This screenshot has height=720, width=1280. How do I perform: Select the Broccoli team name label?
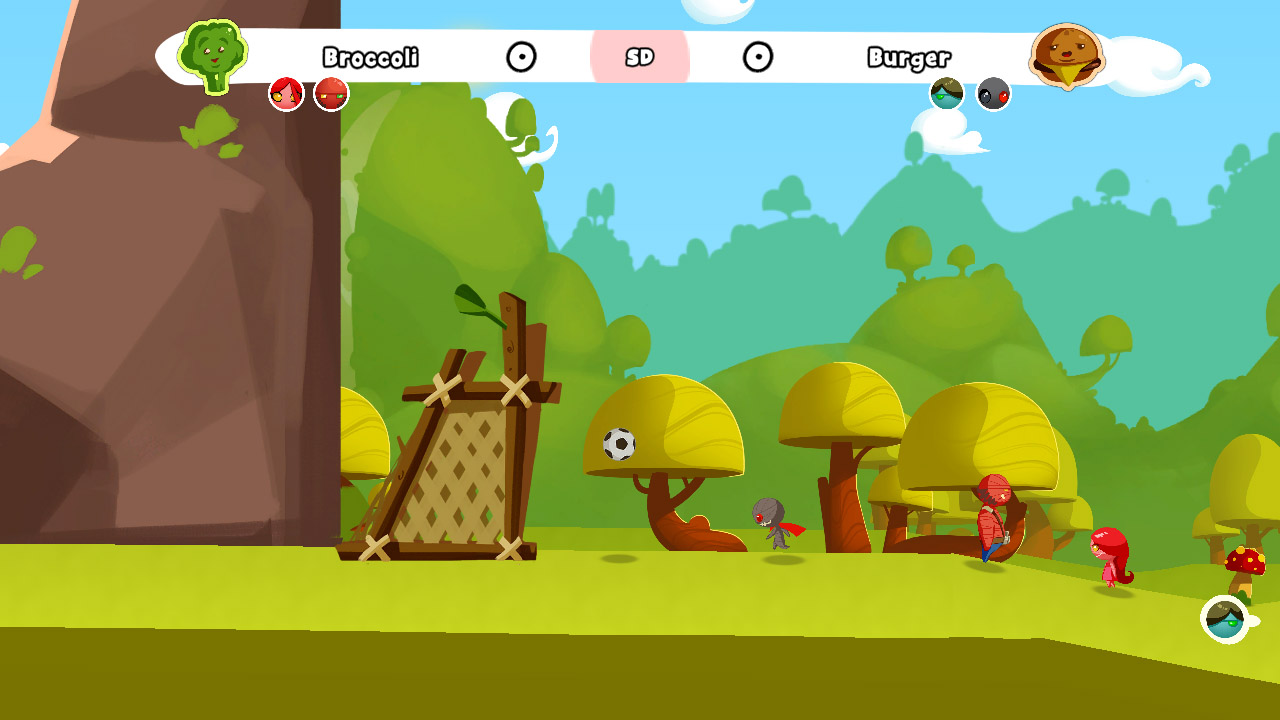coord(373,57)
